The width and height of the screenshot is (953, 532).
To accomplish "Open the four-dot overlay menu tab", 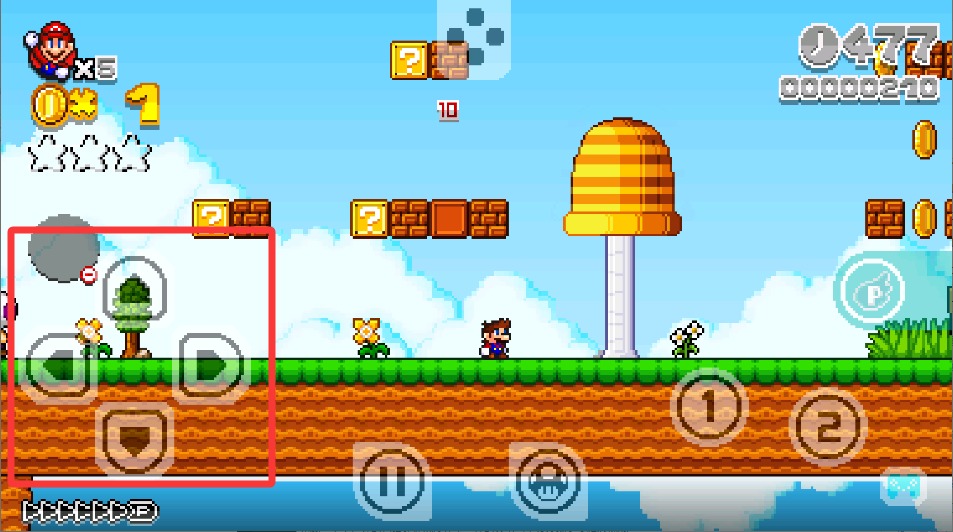I will coord(474,38).
